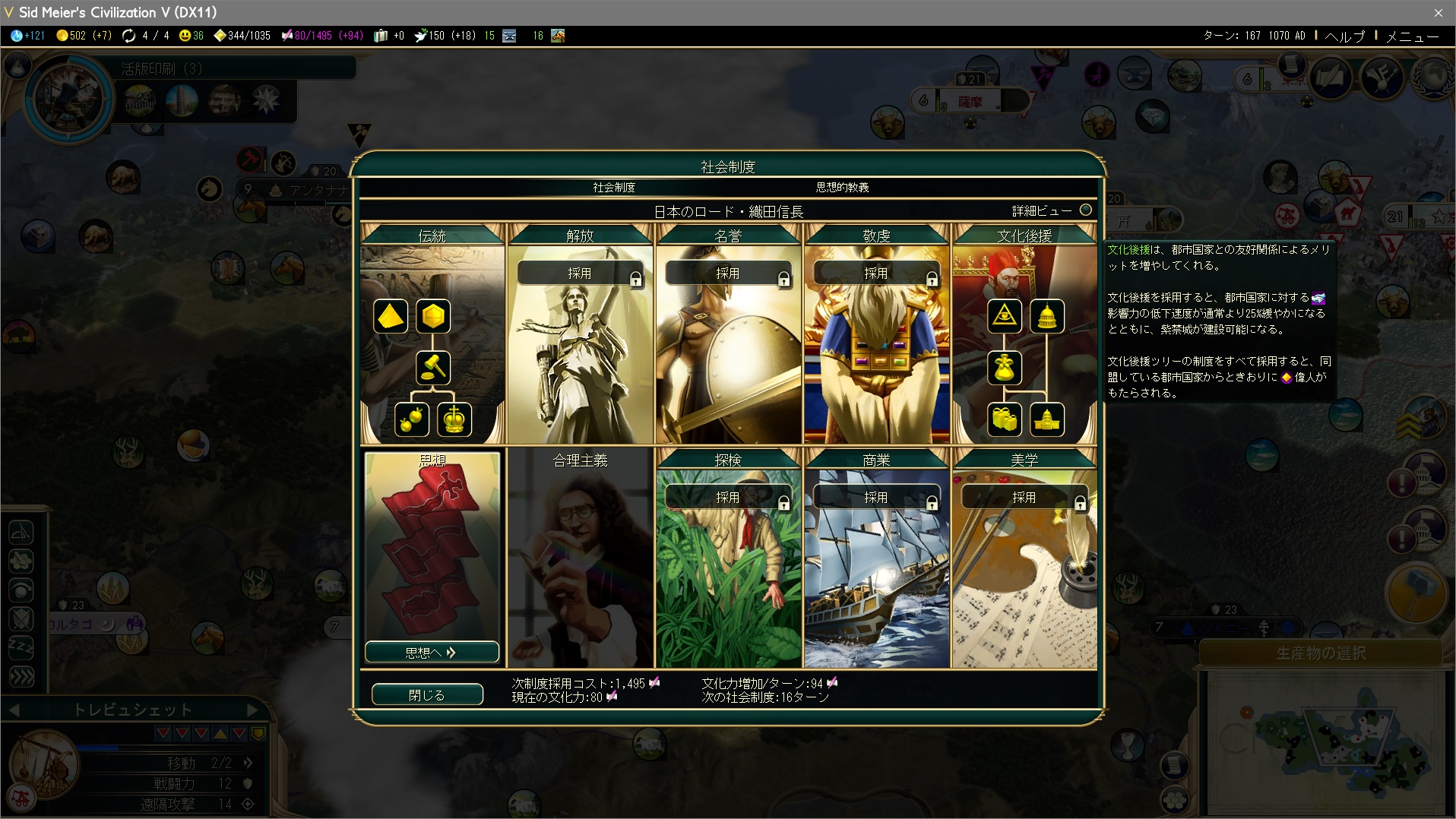Switch to the 思想的教義 tab

(842, 187)
